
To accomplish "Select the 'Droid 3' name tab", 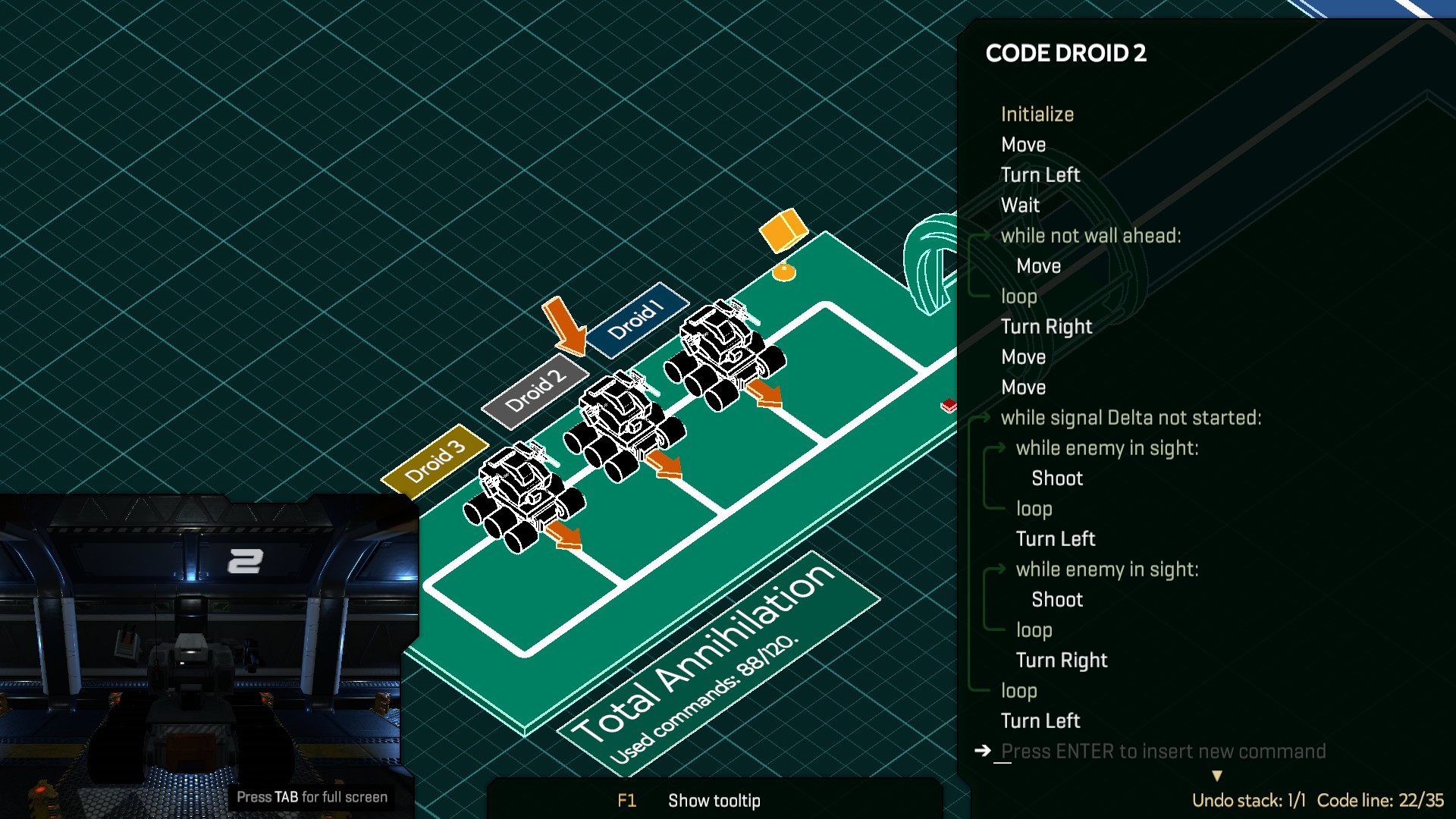I will [x=435, y=463].
